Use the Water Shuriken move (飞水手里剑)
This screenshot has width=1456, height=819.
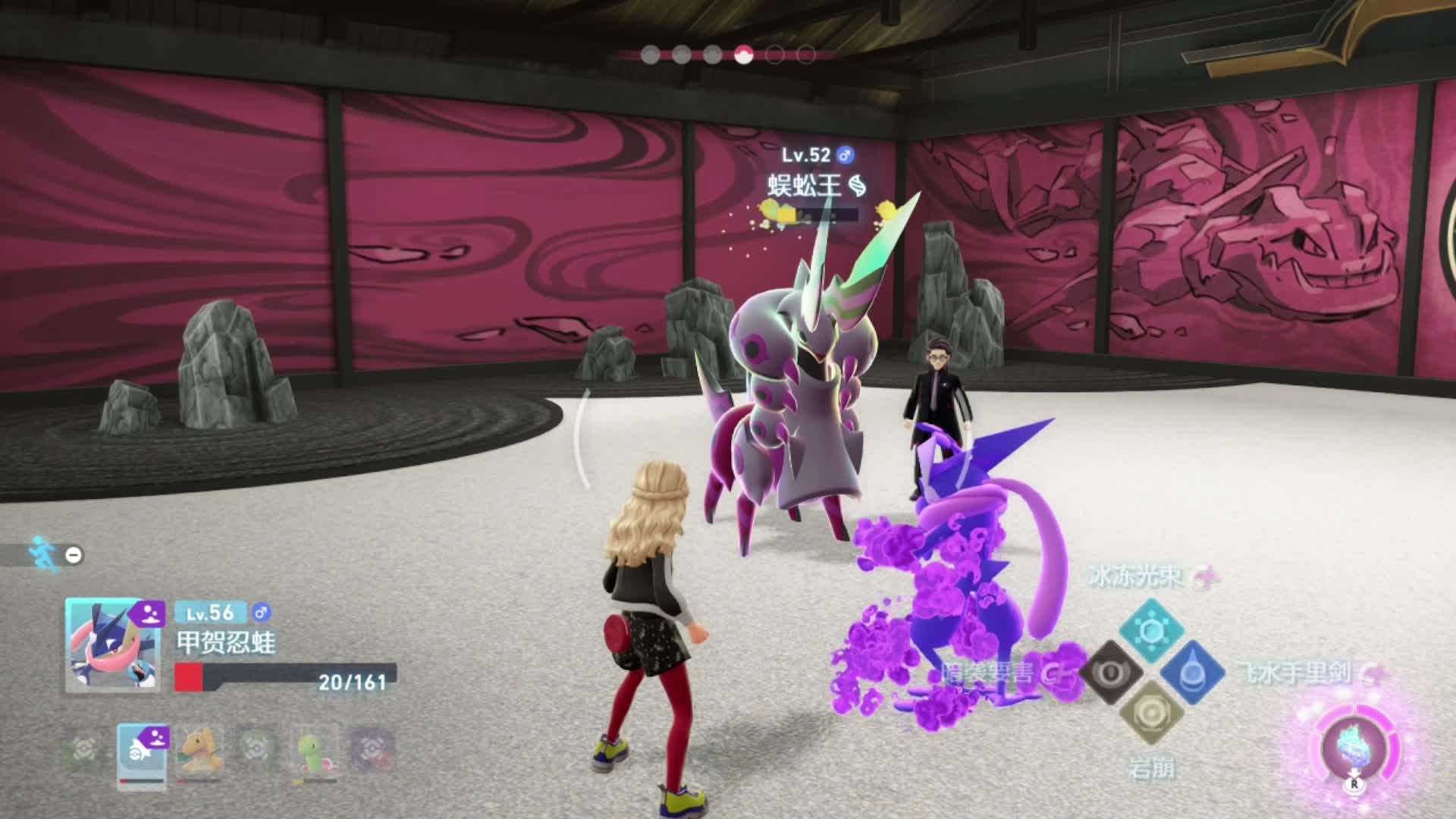click(1192, 672)
